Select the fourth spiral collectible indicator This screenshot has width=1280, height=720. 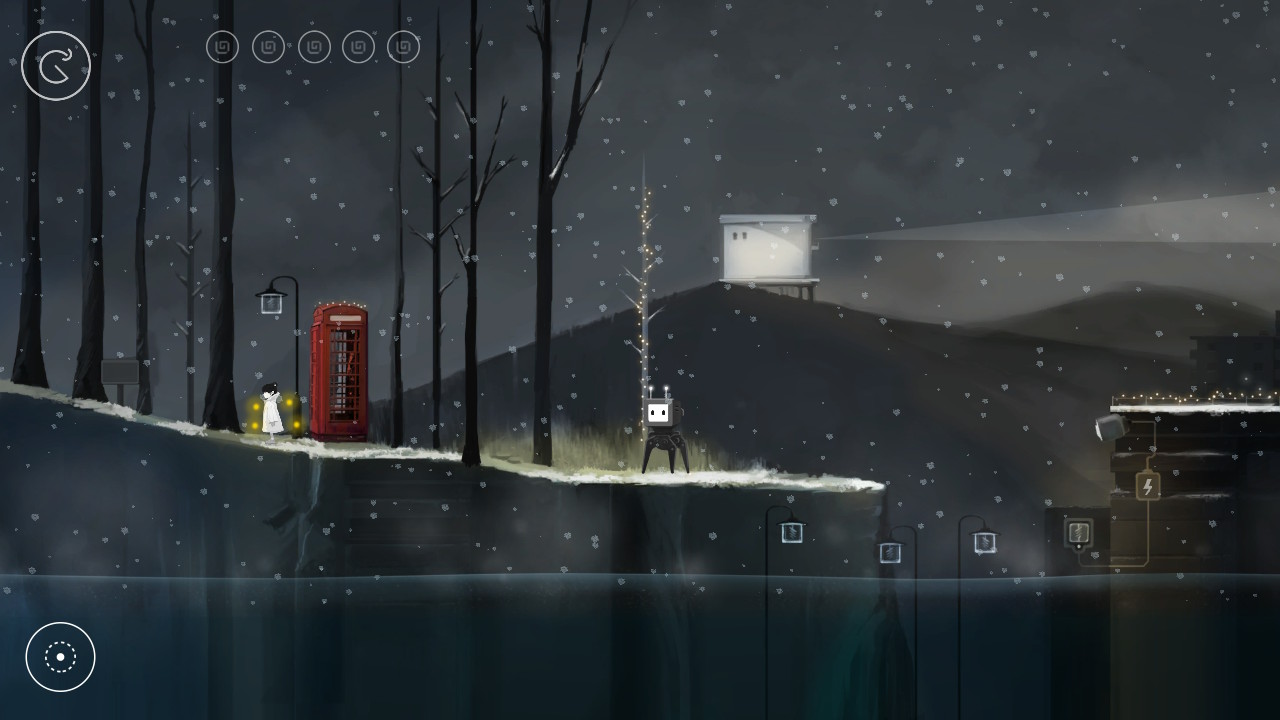click(358, 46)
